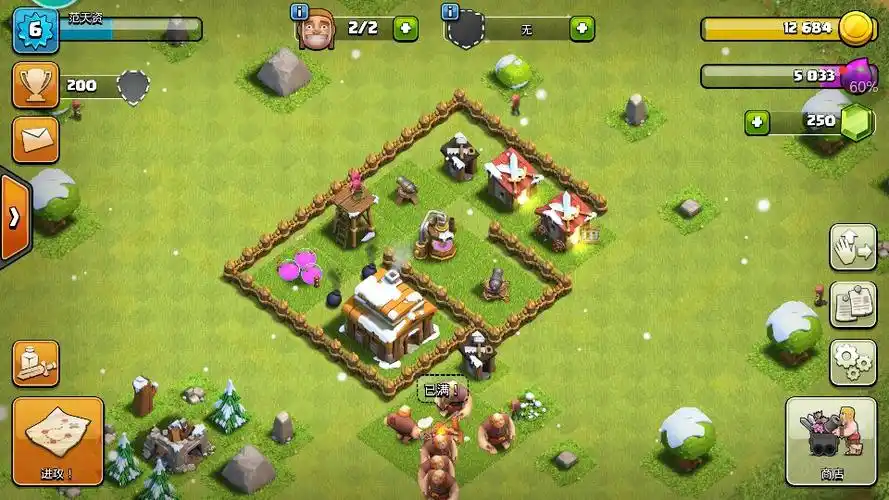This screenshot has width=889, height=500.
Task: Tap the shield emblem beside 无
Action: coord(465,30)
